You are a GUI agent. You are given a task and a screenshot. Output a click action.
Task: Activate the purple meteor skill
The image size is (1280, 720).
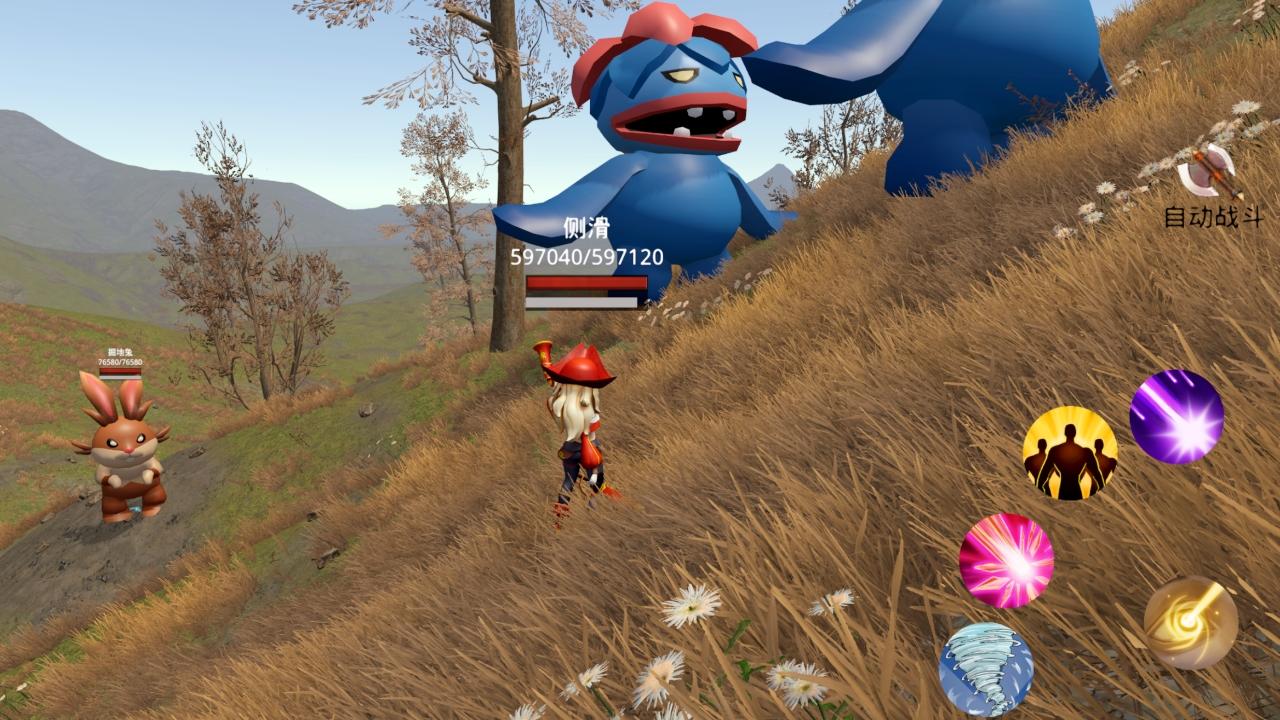coord(1176,417)
